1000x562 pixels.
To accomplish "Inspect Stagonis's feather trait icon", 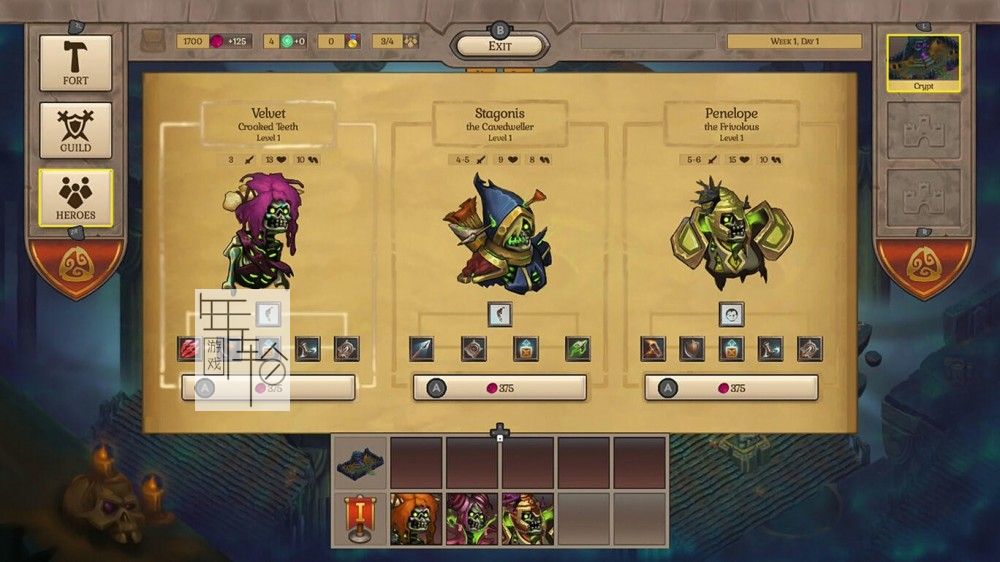I will point(500,314).
